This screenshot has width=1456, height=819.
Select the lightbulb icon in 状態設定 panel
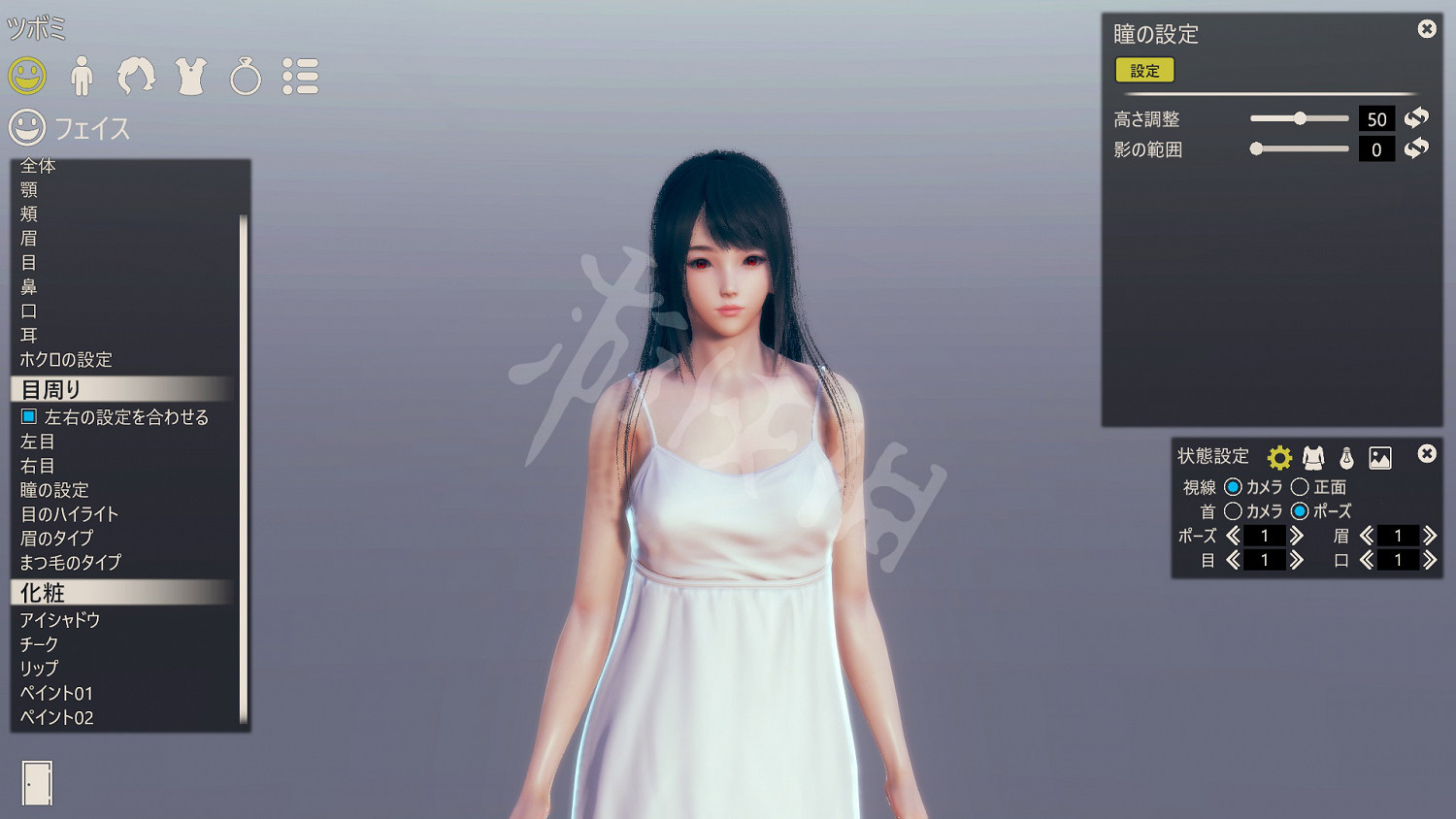pyautogui.click(x=1344, y=456)
